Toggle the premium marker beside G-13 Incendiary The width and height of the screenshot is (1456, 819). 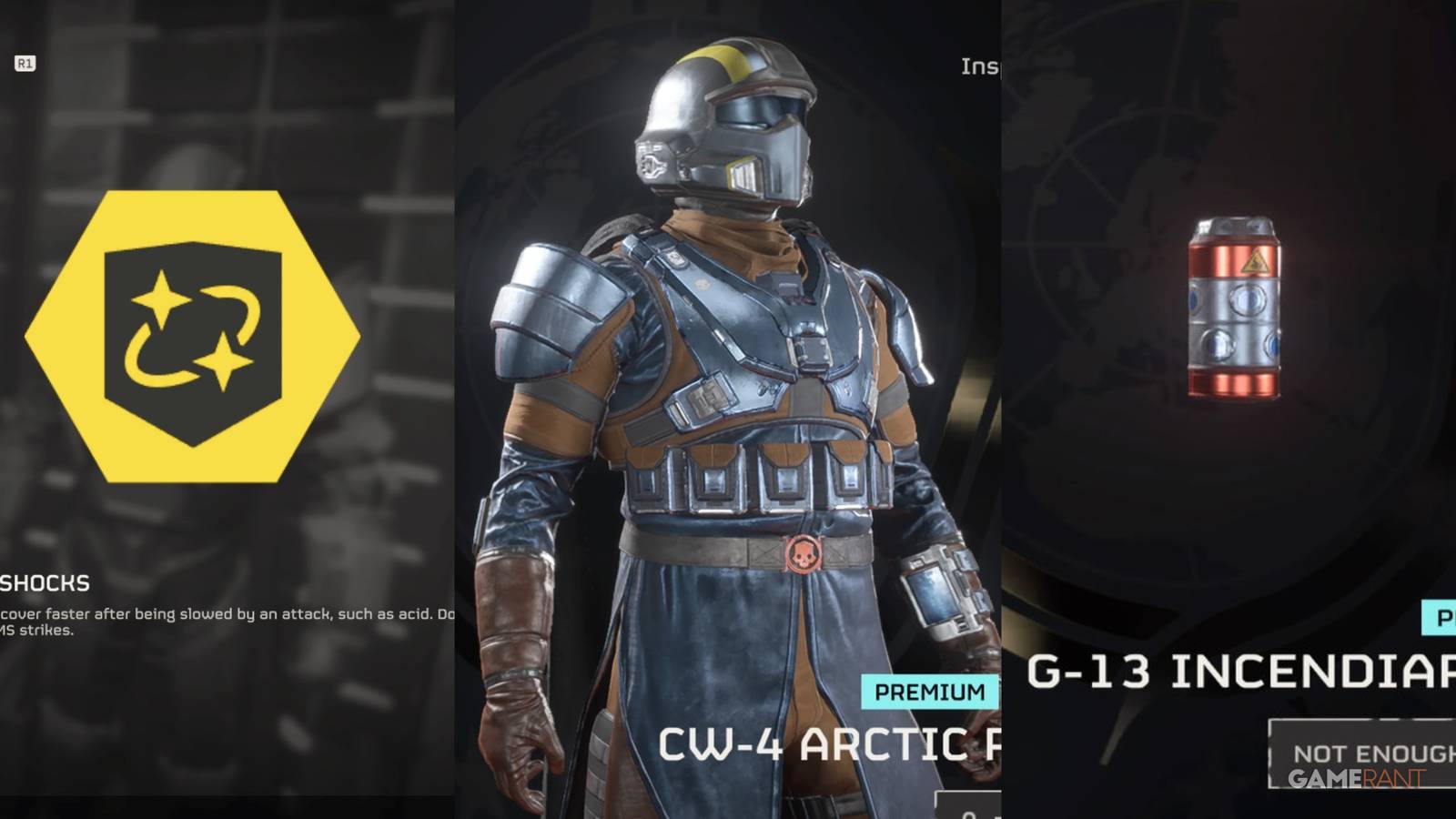pyautogui.click(x=1442, y=619)
